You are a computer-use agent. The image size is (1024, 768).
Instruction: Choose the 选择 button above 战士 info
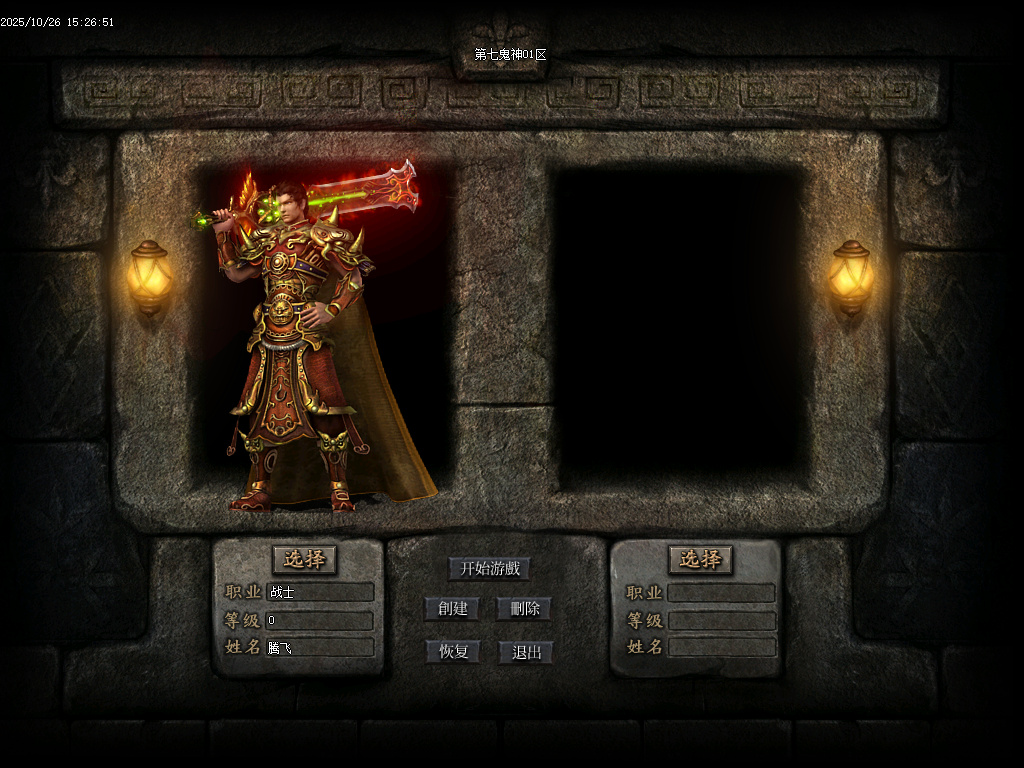pyautogui.click(x=304, y=559)
